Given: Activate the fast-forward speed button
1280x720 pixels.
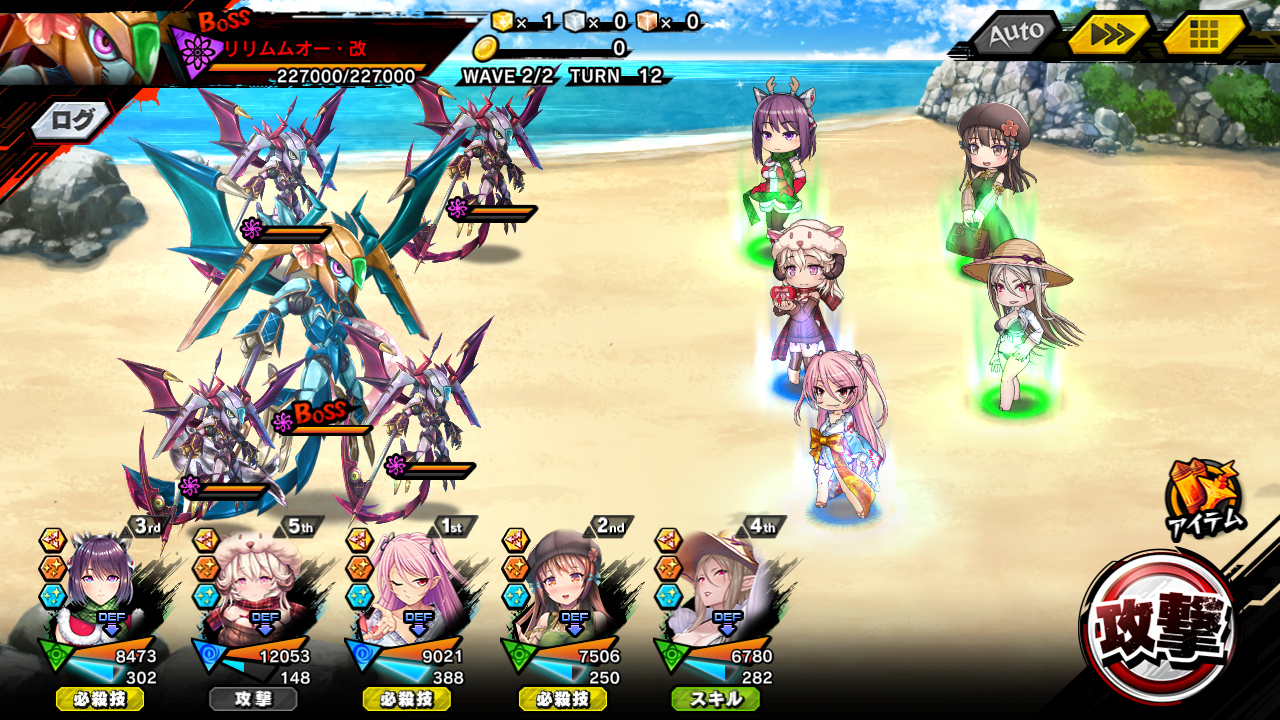Looking at the screenshot, I should point(1110,35).
